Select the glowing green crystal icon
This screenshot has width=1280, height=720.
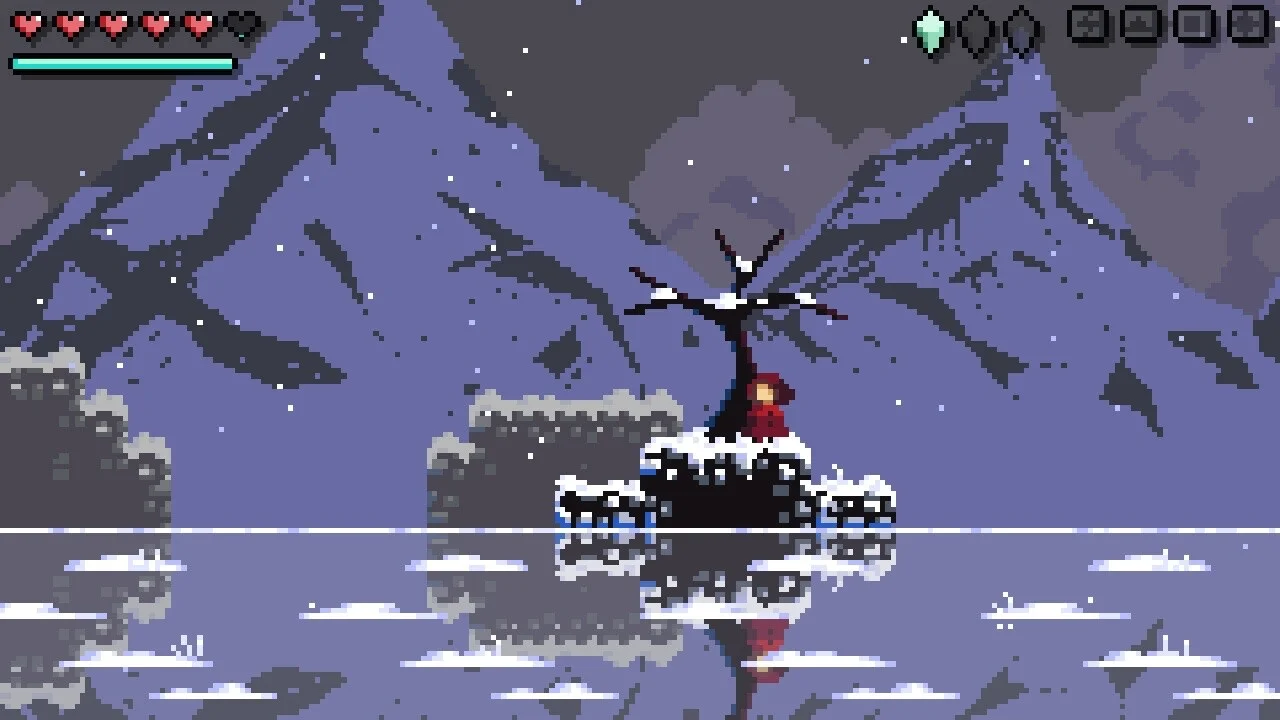tap(931, 31)
